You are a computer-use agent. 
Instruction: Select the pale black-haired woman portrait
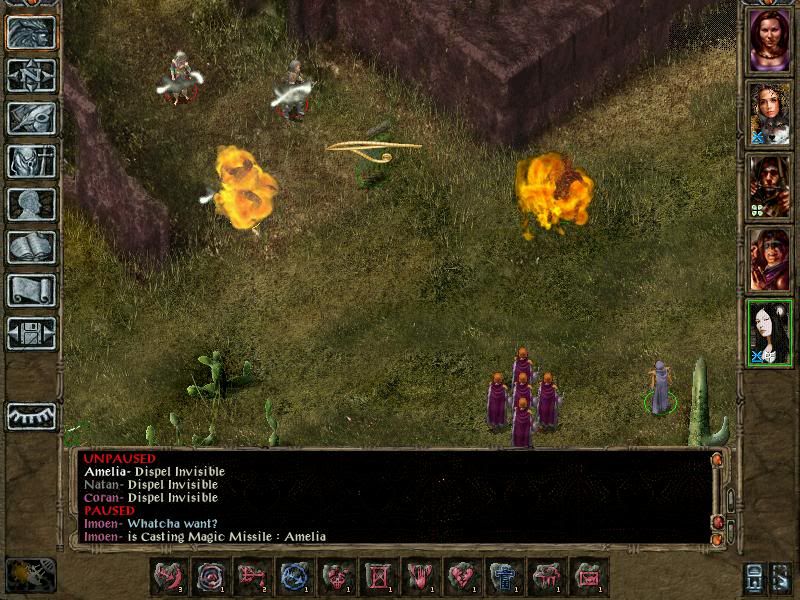(x=769, y=332)
